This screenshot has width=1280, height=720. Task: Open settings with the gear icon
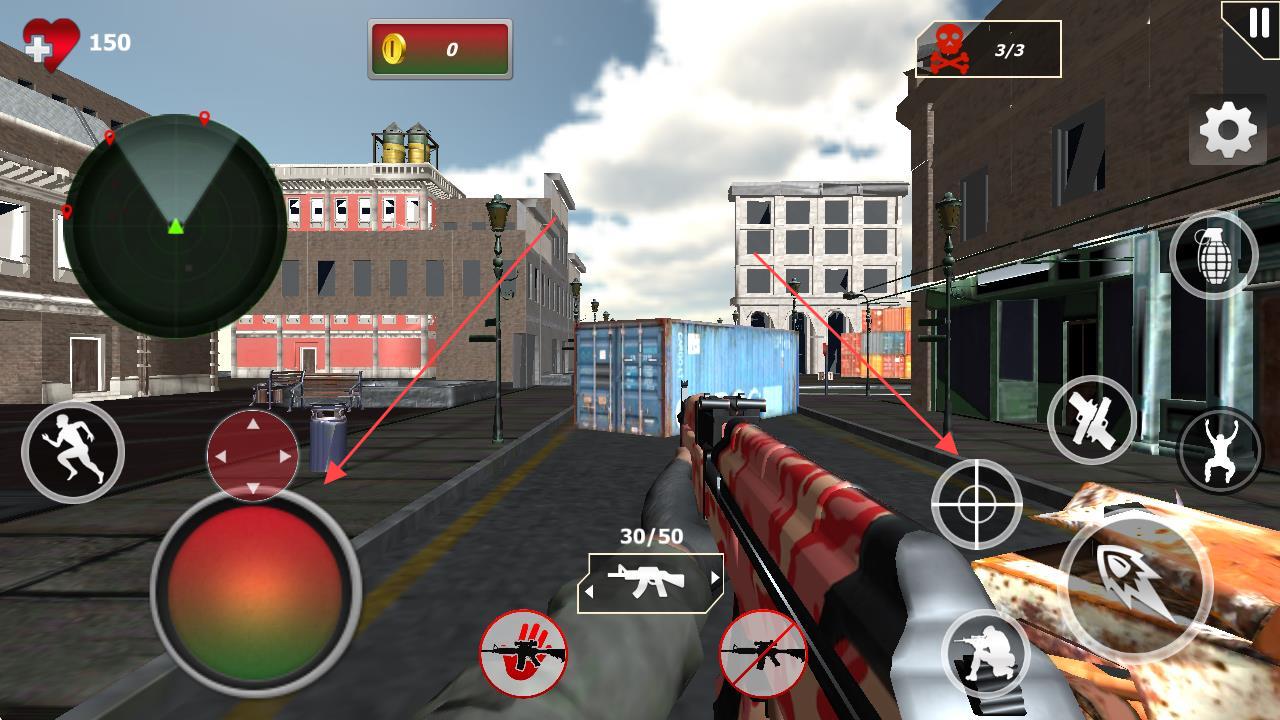click(1227, 131)
